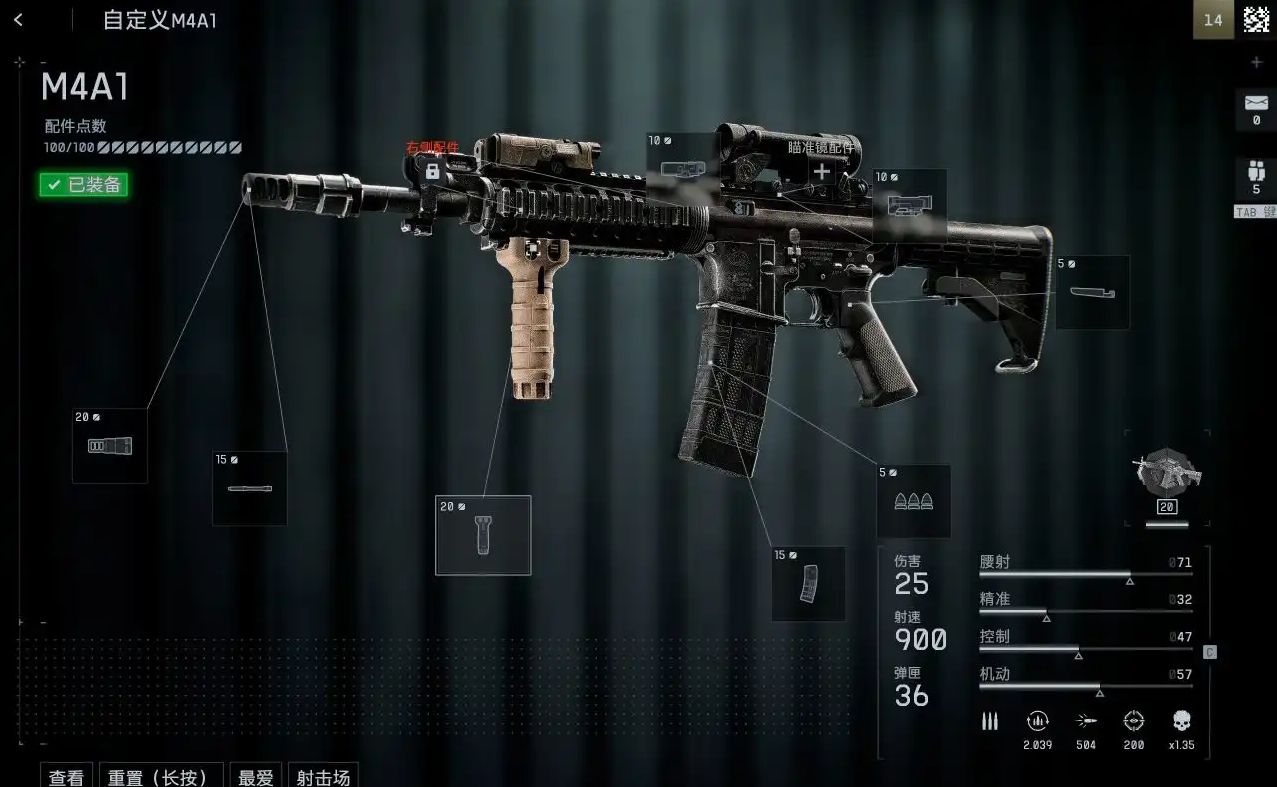Select the muzzle brake attachment slot
The image size is (1277, 787).
[110, 446]
